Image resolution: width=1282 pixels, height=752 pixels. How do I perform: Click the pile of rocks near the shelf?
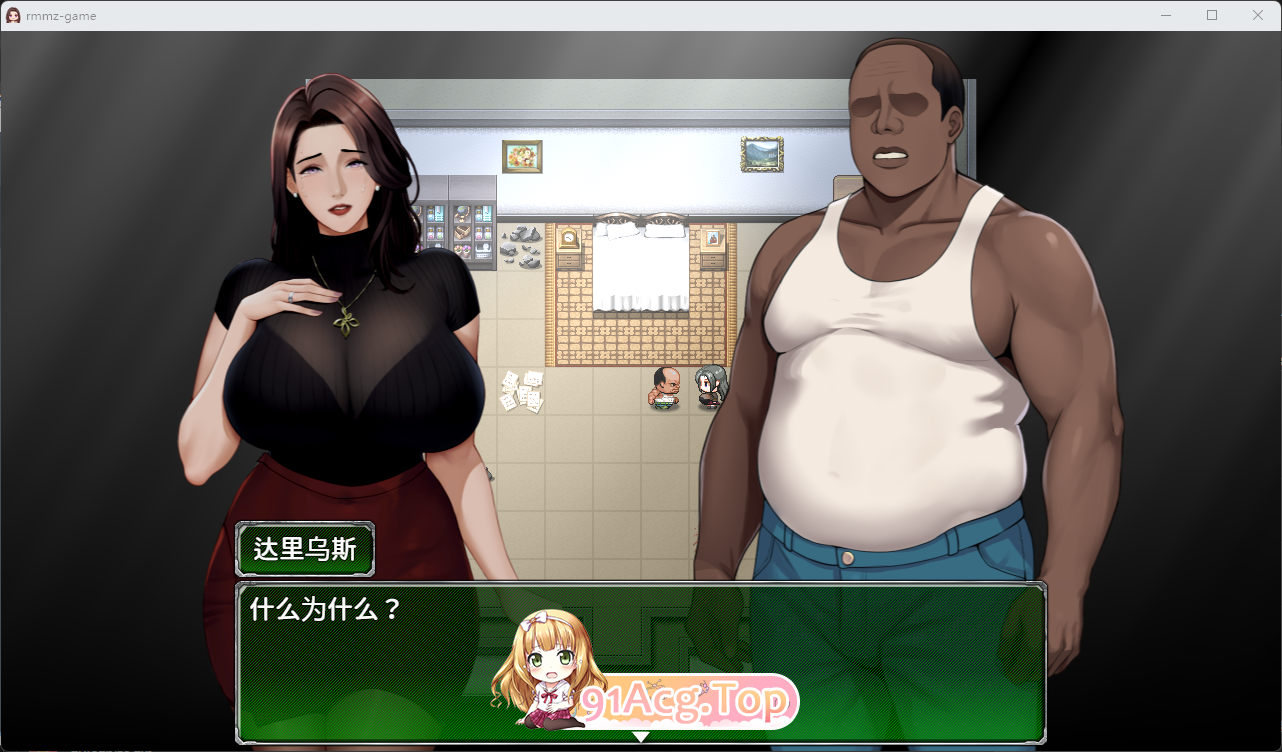pyautogui.click(x=522, y=245)
